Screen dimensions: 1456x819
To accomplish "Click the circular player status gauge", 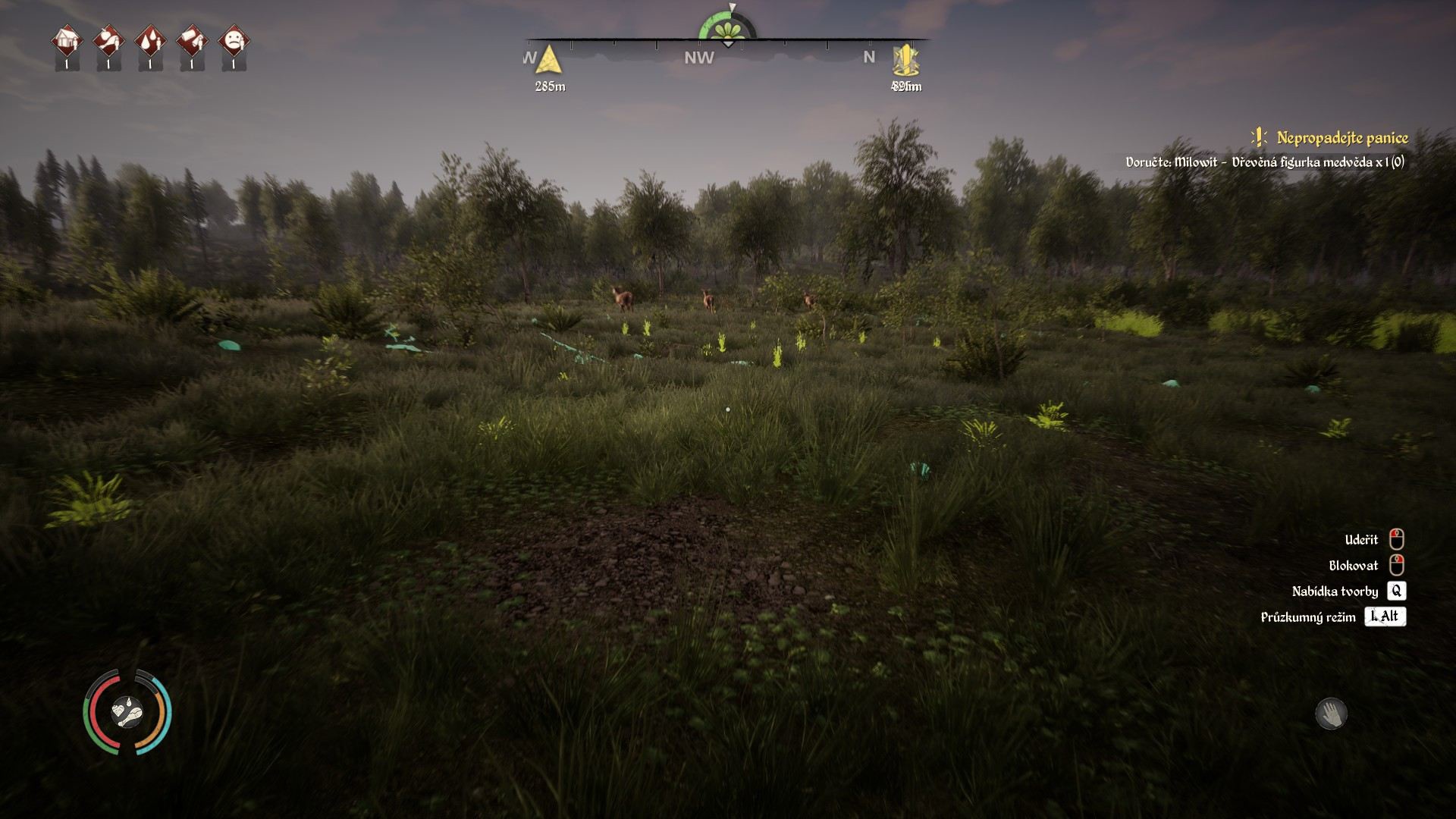I will pos(127,712).
